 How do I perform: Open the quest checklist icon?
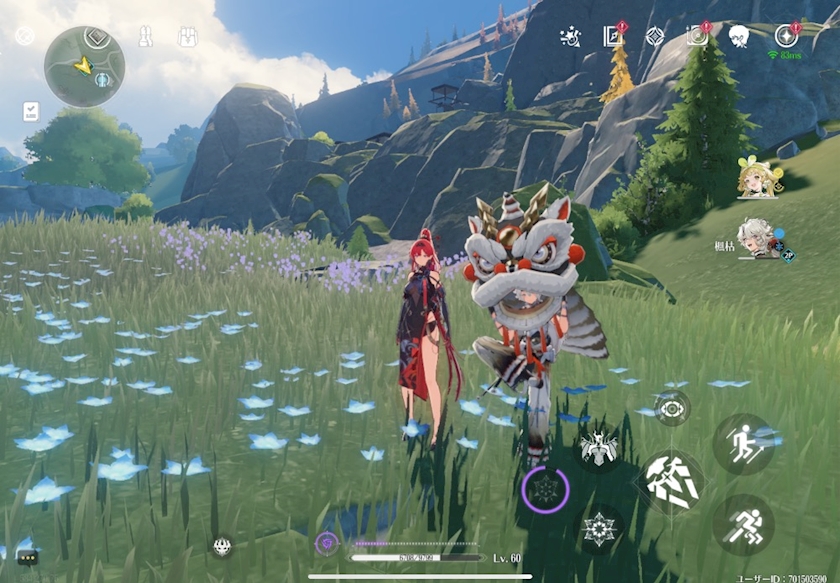(x=30, y=111)
